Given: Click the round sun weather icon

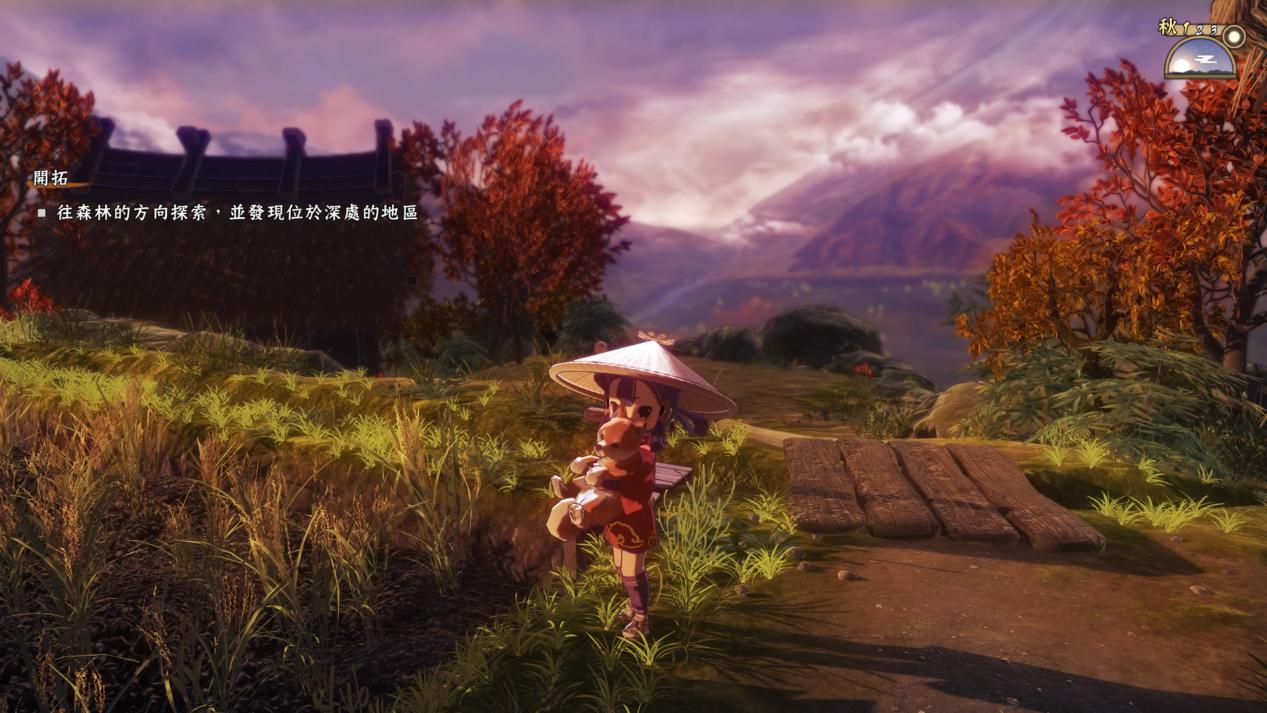Looking at the screenshot, I should pyautogui.click(x=1235, y=36).
